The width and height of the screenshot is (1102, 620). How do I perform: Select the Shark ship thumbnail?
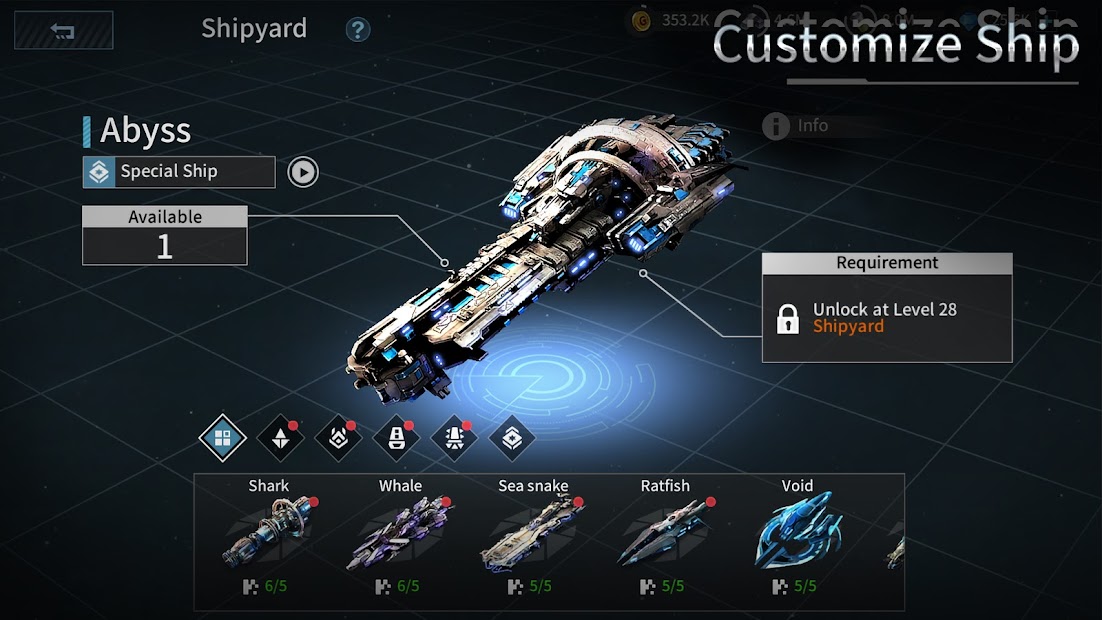tap(268, 537)
